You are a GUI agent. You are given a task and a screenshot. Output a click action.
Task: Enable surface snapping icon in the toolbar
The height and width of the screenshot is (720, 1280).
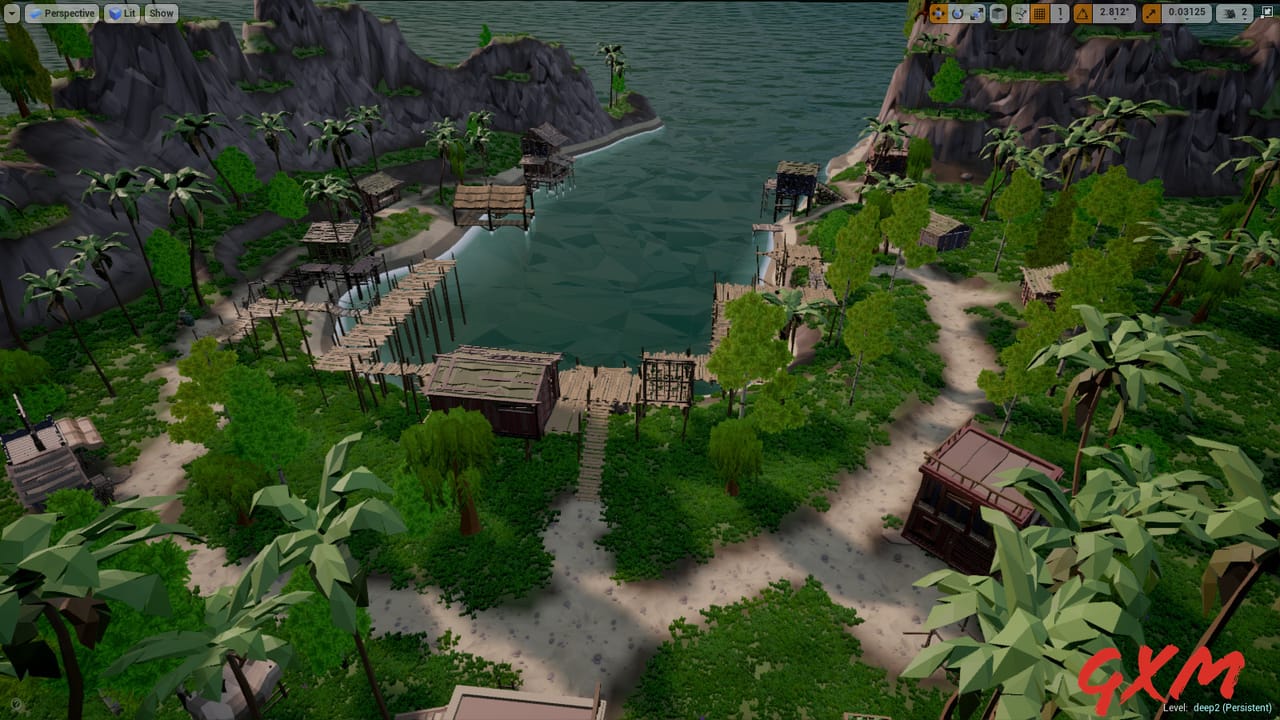[x=1019, y=13]
